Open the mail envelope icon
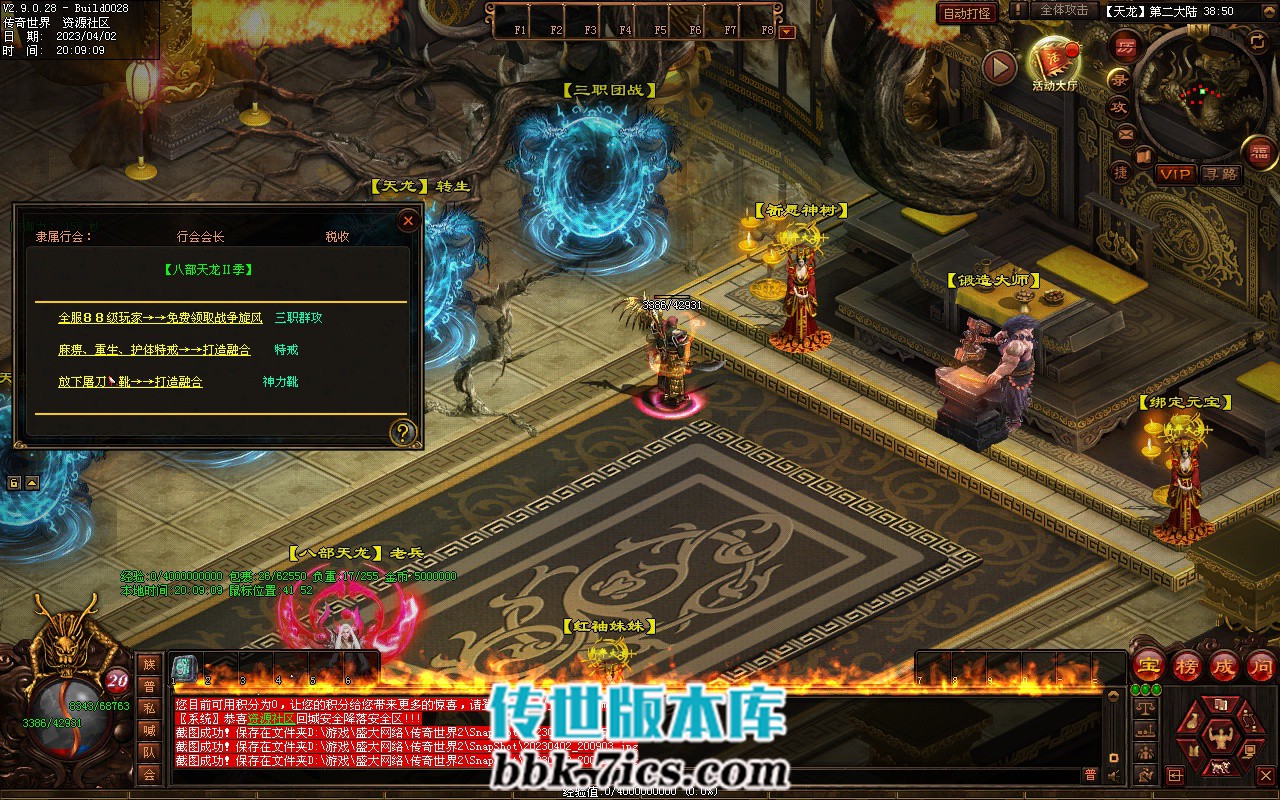The width and height of the screenshot is (1280, 800). (x=1125, y=134)
